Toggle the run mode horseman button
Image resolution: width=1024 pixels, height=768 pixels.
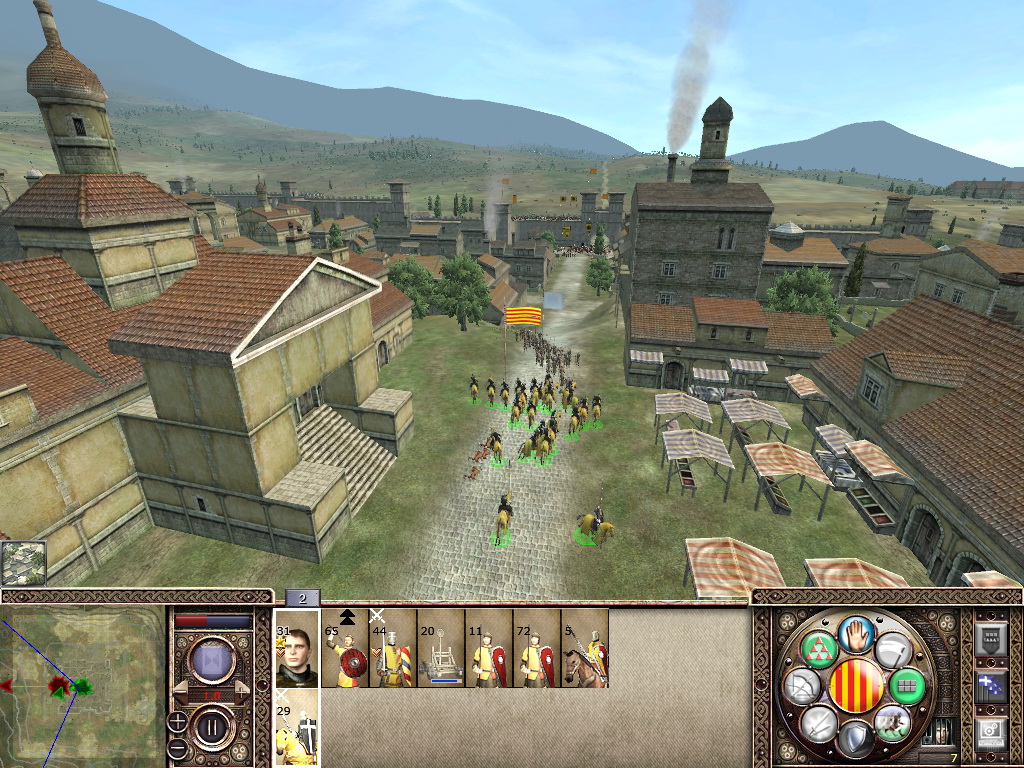click(890, 722)
